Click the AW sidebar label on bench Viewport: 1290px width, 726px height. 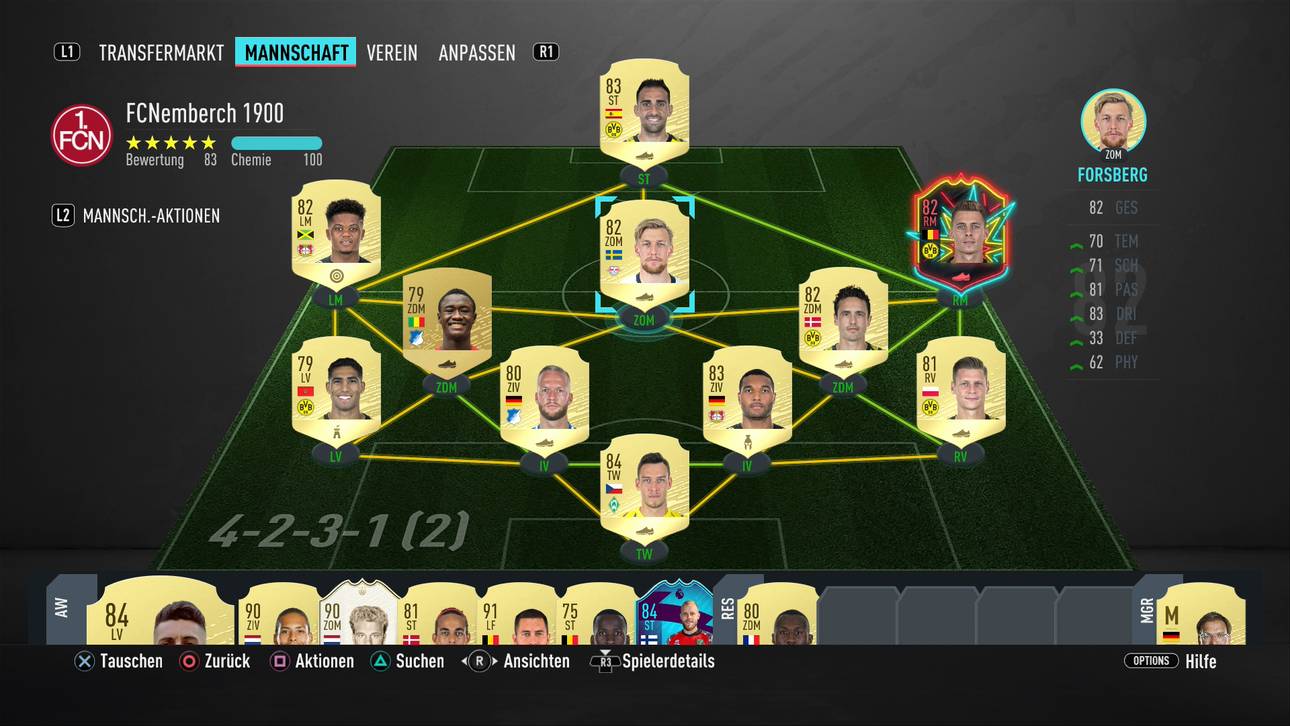[x=60, y=610]
